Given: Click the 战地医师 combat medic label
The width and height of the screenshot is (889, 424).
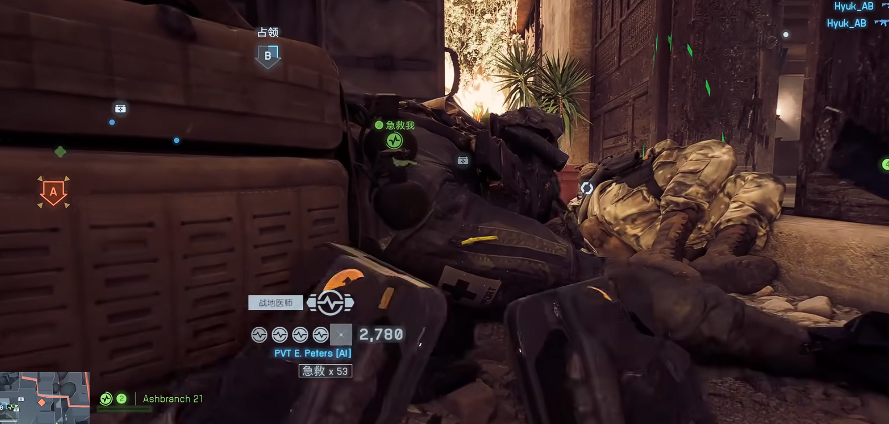Looking at the screenshot, I should point(275,302).
